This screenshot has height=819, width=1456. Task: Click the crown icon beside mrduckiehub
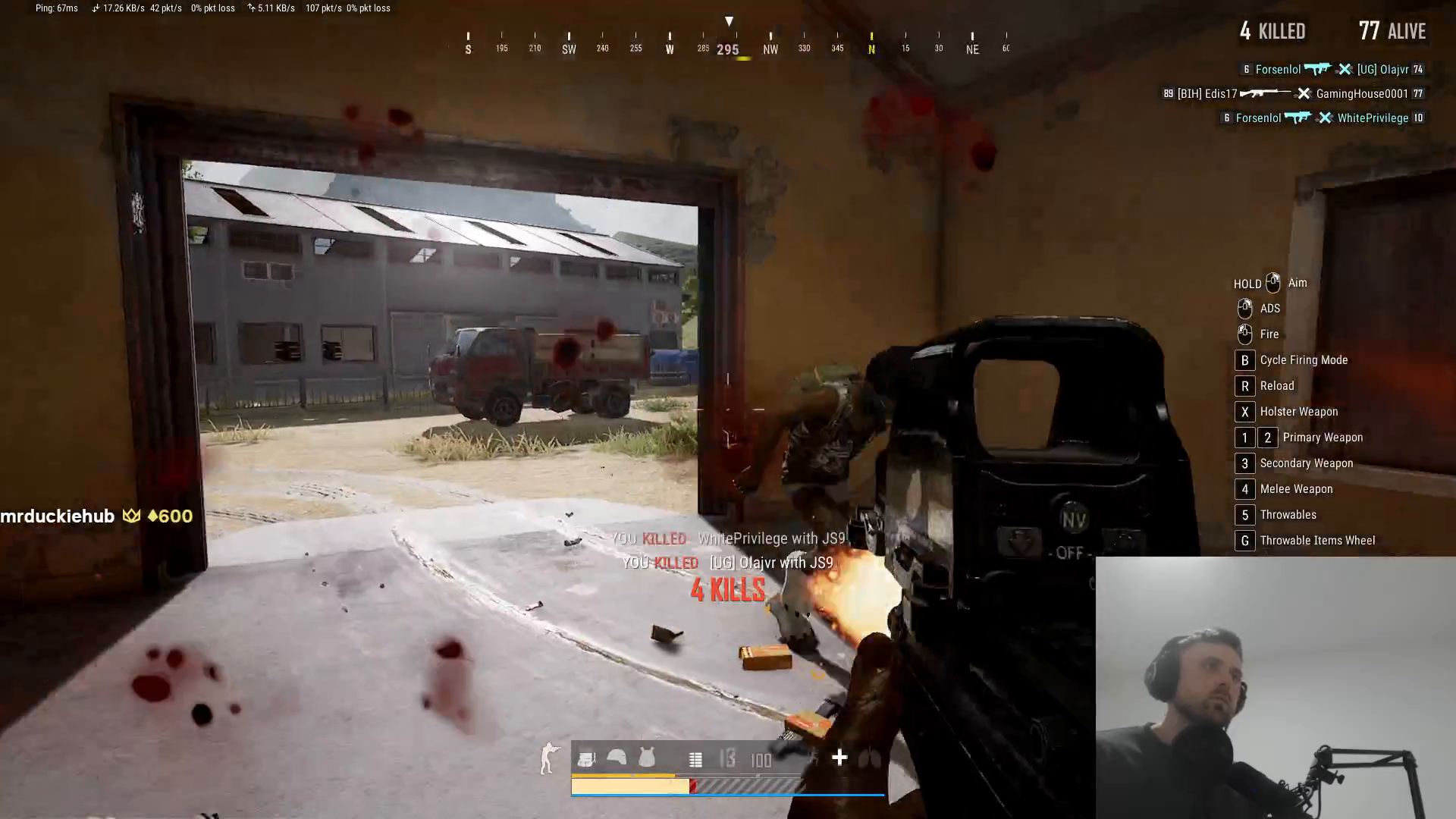click(133, 516)
